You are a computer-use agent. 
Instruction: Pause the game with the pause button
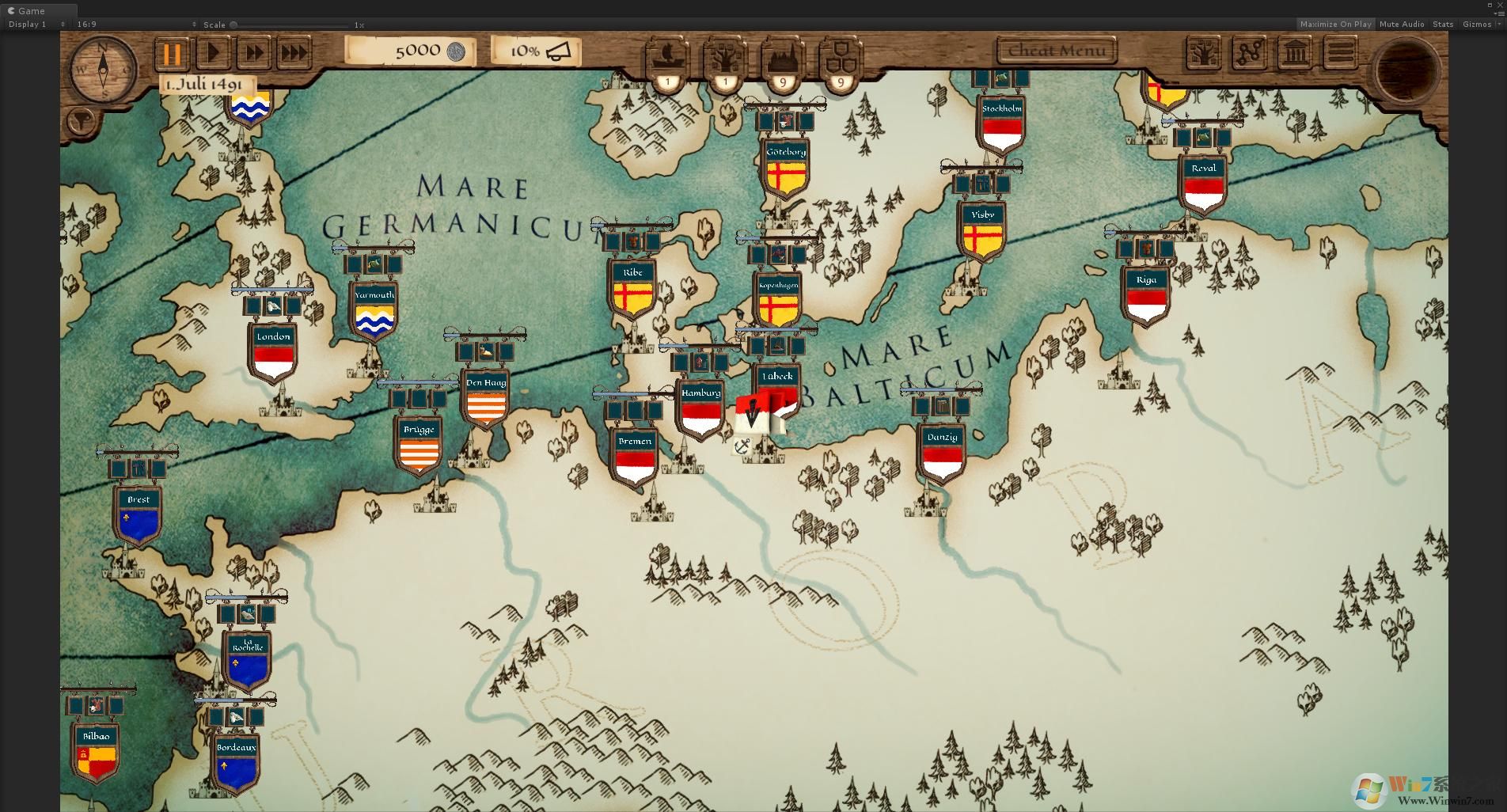(173, 54)
